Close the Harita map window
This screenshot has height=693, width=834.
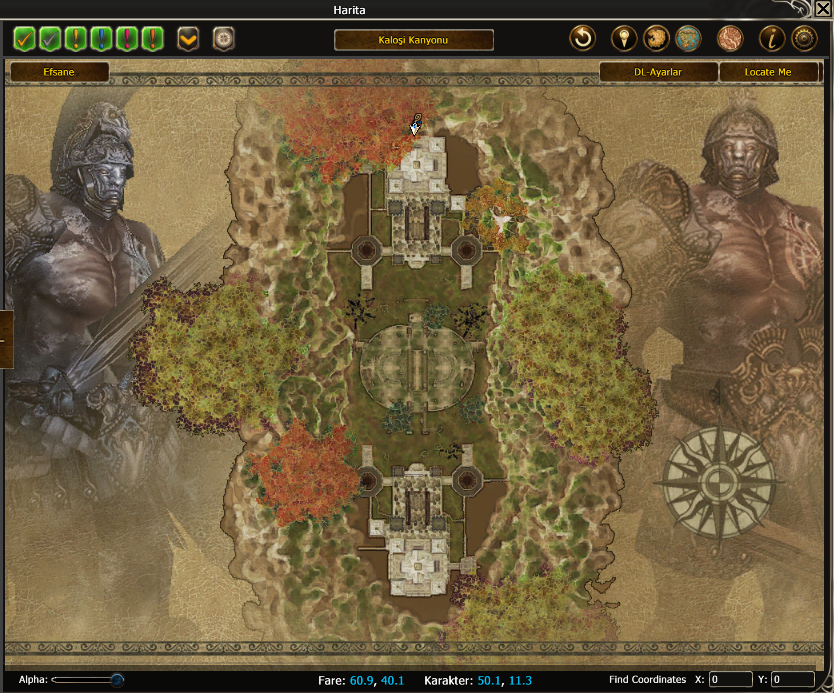tap(822, 9)
